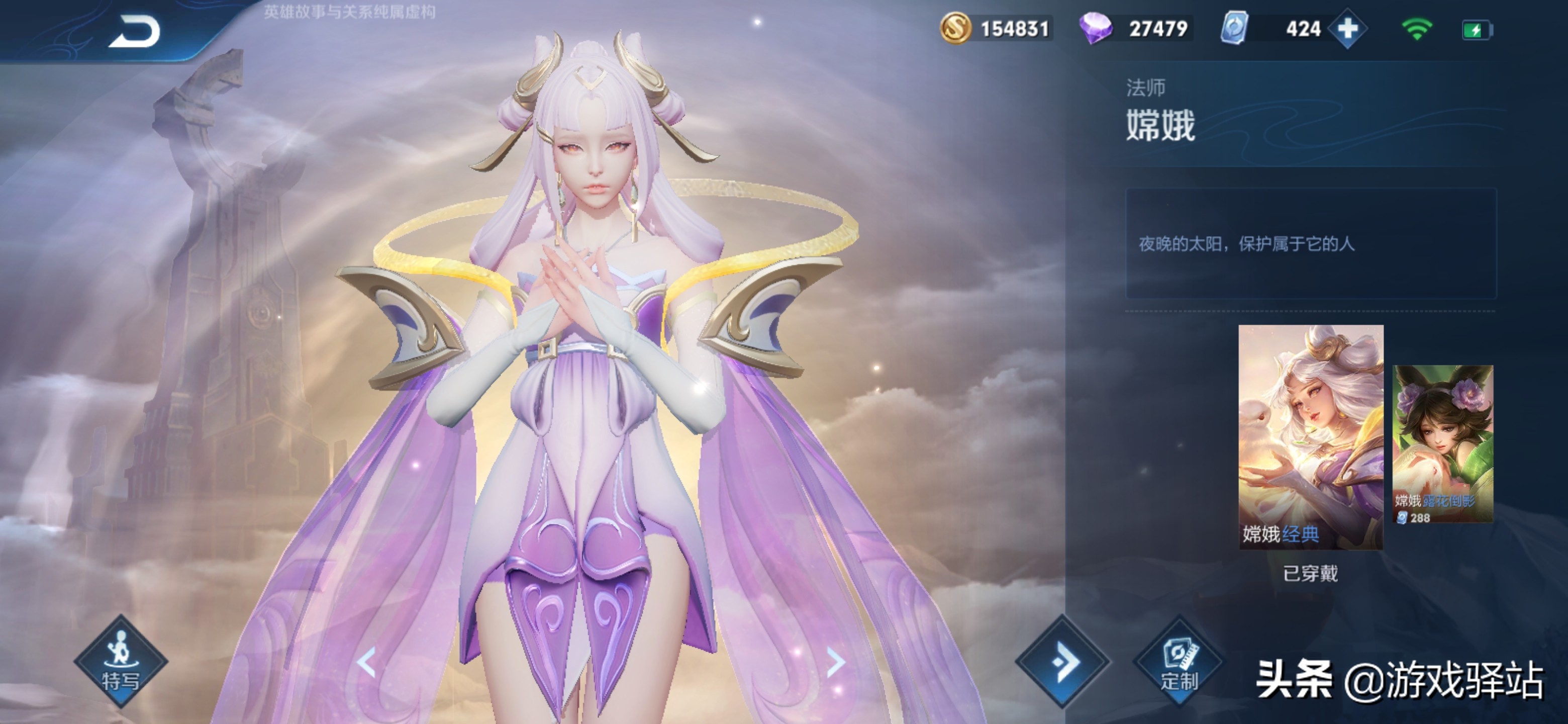This screenshot has width=1568, height=724.
Task: Add more skin vouchers with the plus button
Action: click(1347, 29)
